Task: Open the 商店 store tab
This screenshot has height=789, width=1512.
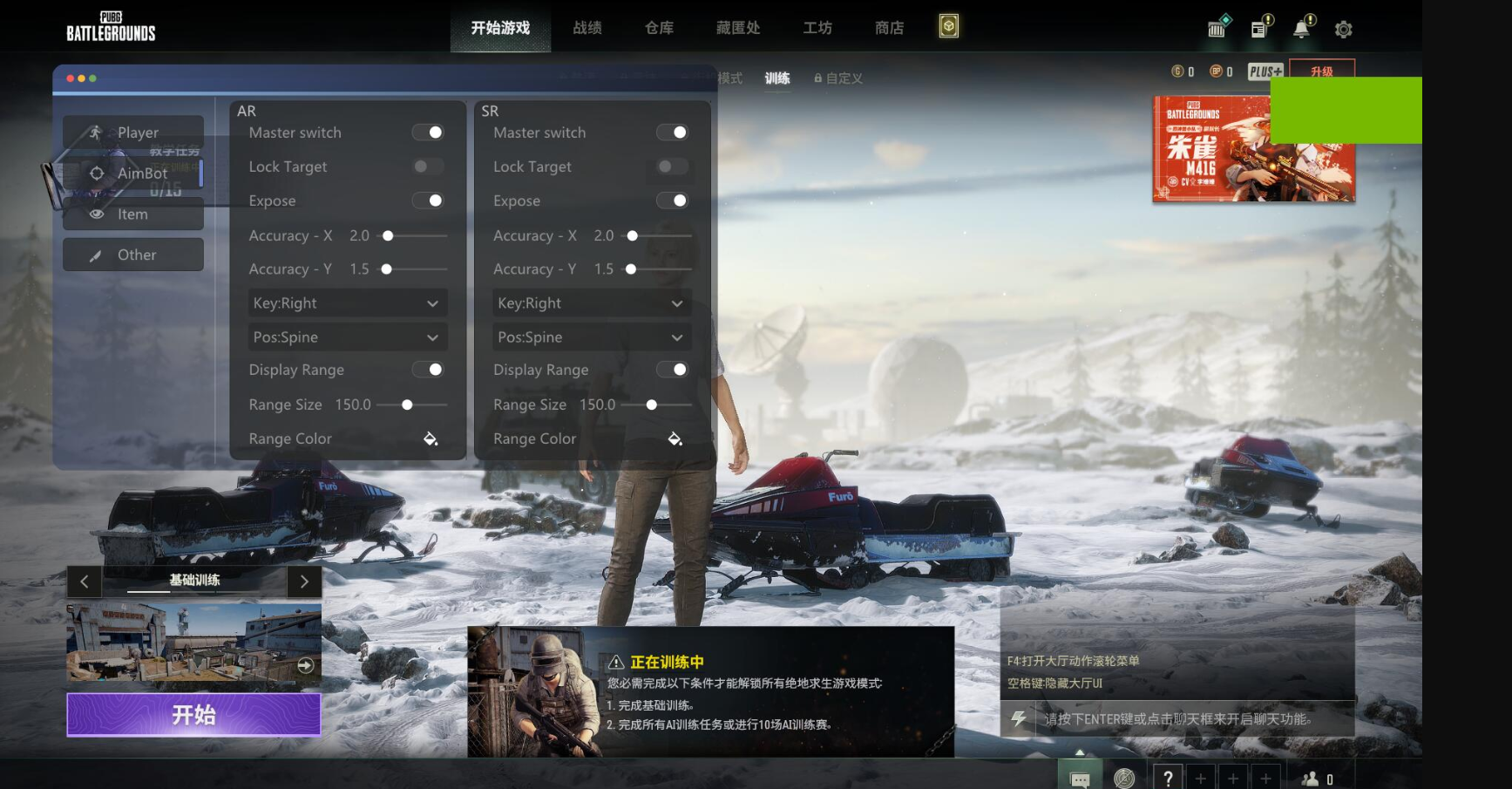Action: (889, 28)
